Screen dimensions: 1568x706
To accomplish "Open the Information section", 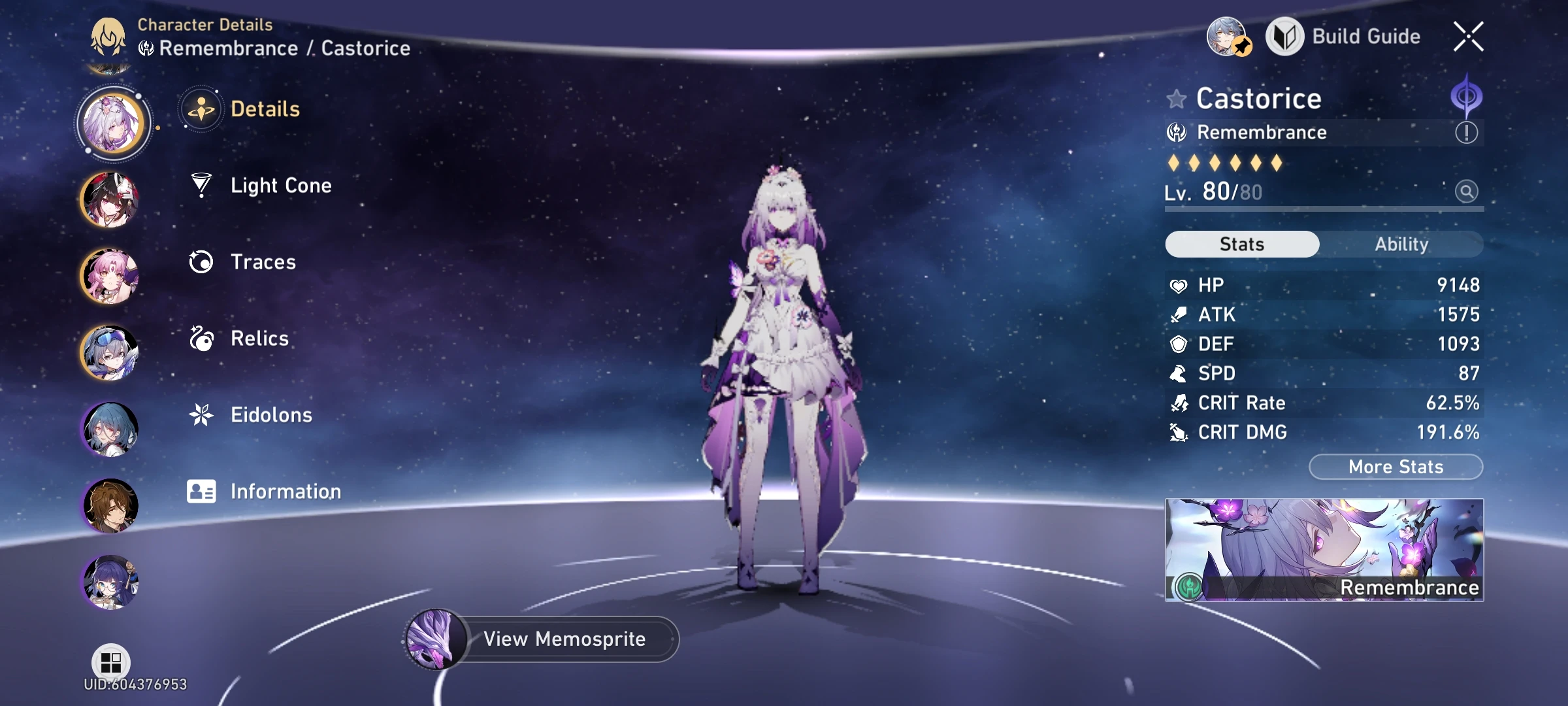I will (x=284, y=491).
